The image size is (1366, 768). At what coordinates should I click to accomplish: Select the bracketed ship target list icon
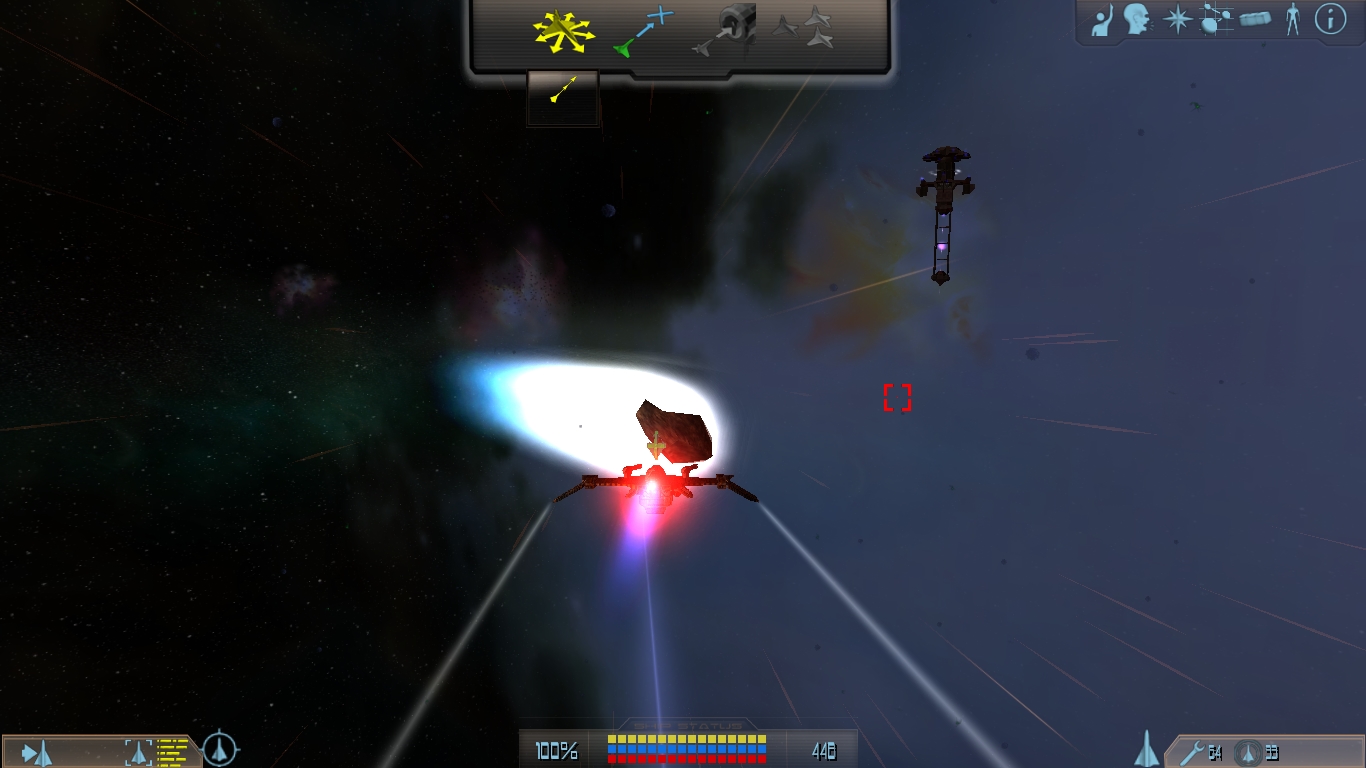coord(138,751)
